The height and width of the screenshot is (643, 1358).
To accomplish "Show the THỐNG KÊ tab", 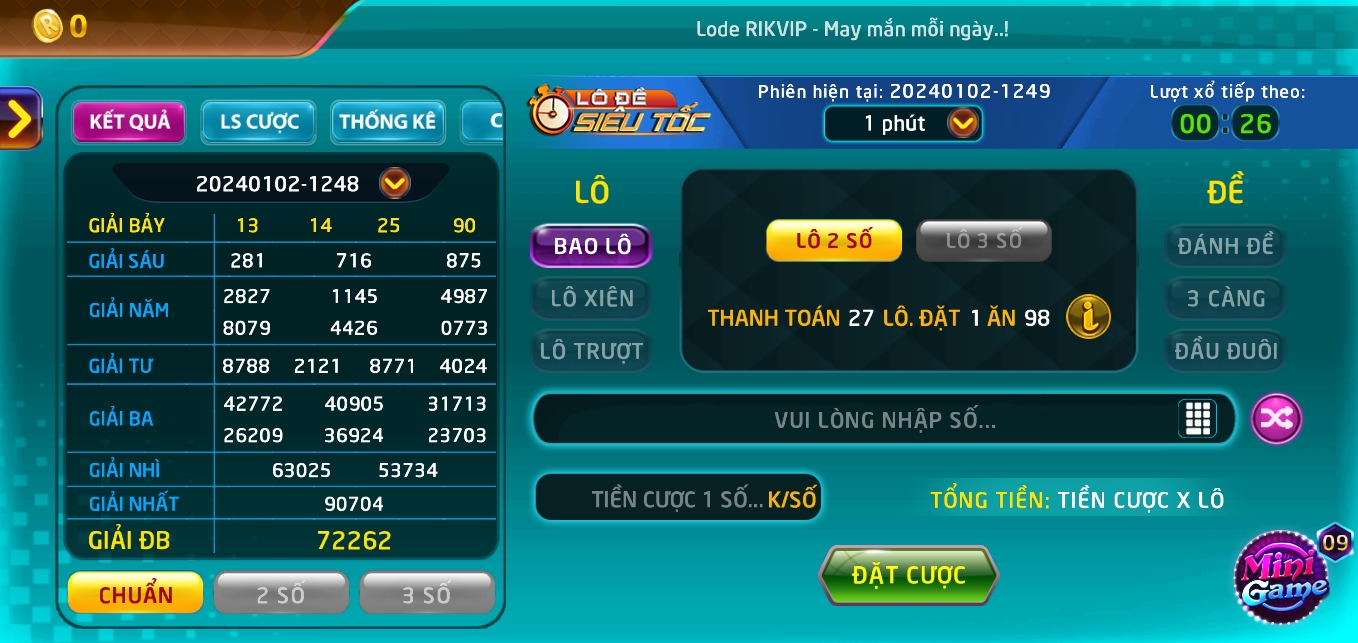I will [387, 122].
